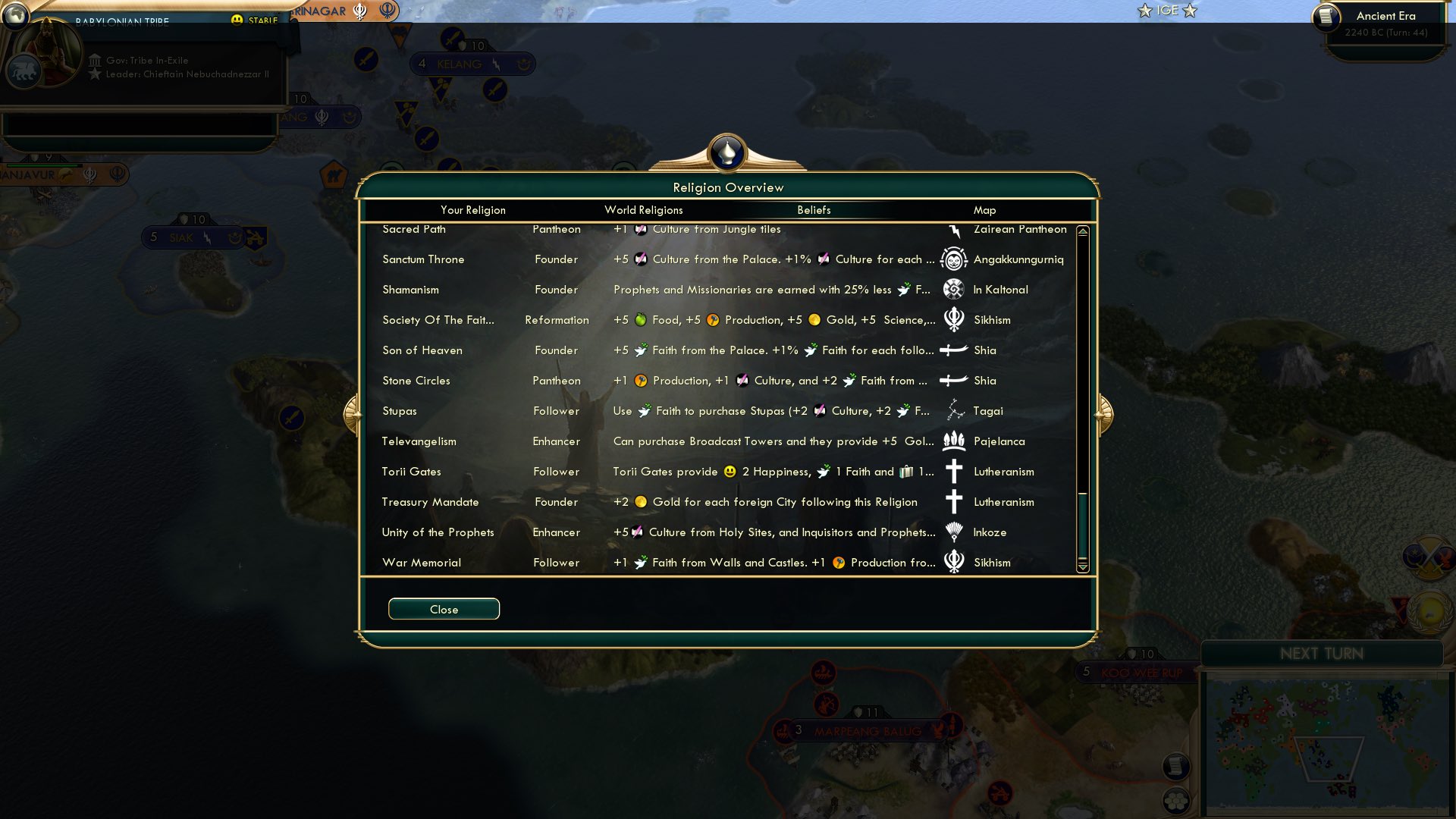The image size is (1456, 819).
Task: Open the Map tab of the Religion Overview
Action: tap(983, 210)
